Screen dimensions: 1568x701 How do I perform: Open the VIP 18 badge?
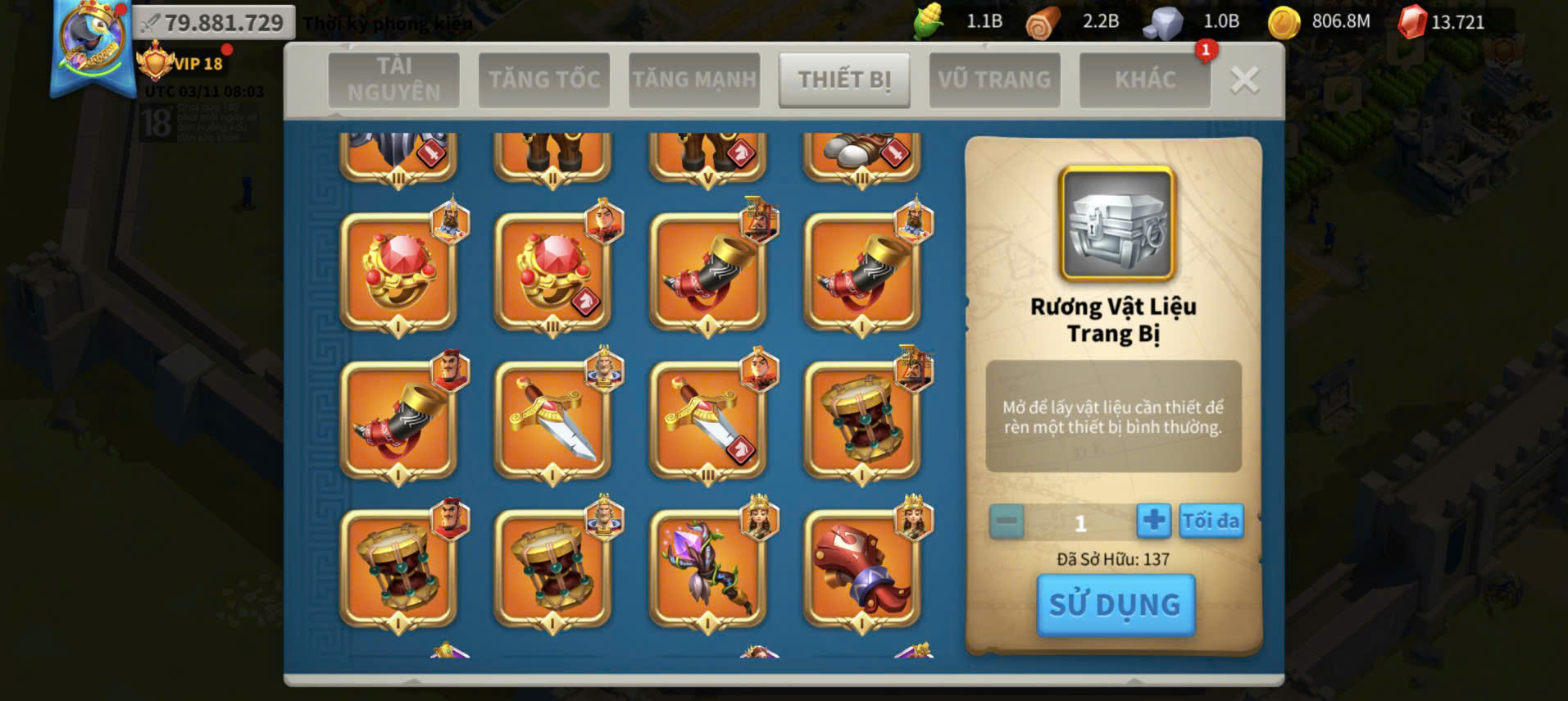[182, 63]
